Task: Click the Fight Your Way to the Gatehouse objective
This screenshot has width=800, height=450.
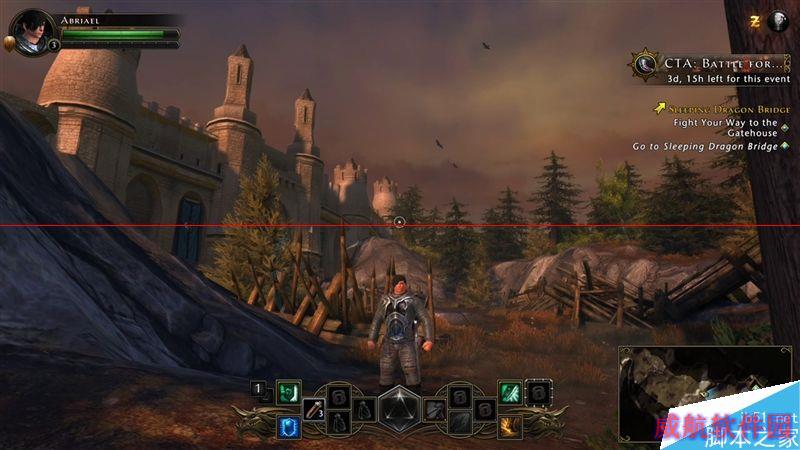Action: click(725, 127)
